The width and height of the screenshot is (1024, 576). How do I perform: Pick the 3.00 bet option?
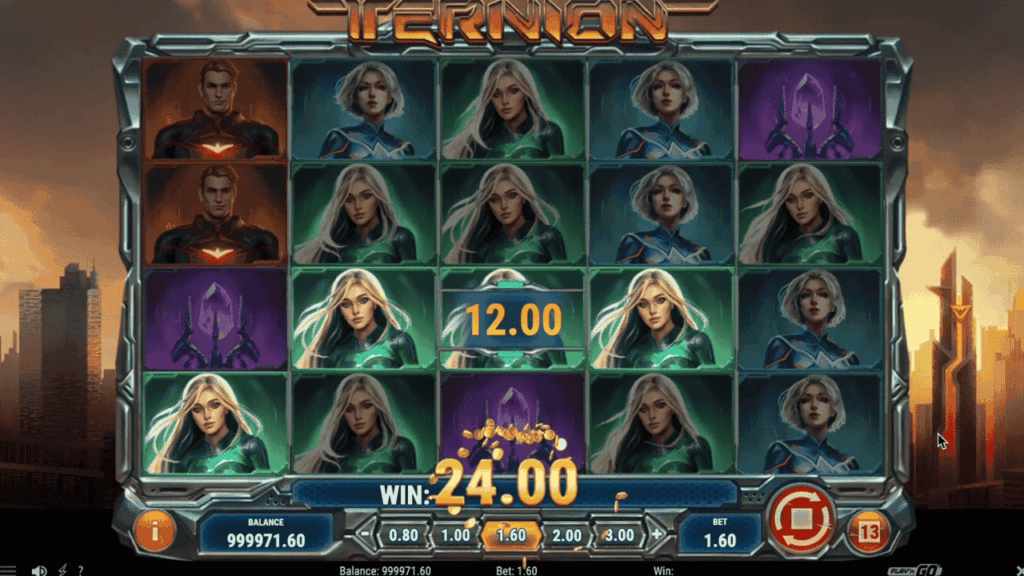tap(619, 535)
